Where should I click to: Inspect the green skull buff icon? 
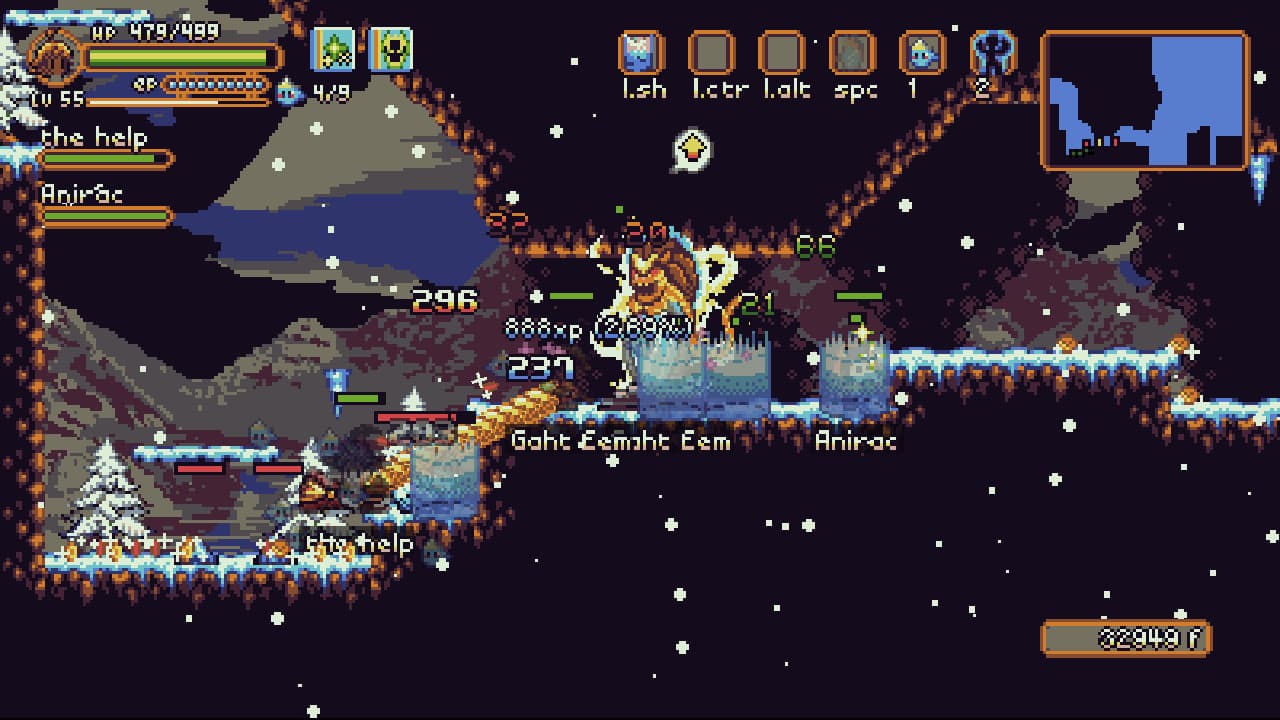[391, 49]
